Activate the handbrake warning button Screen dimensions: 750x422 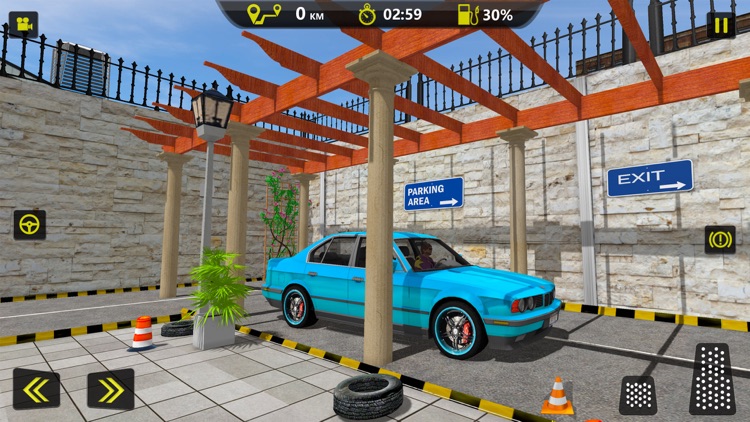pos(719,239)
